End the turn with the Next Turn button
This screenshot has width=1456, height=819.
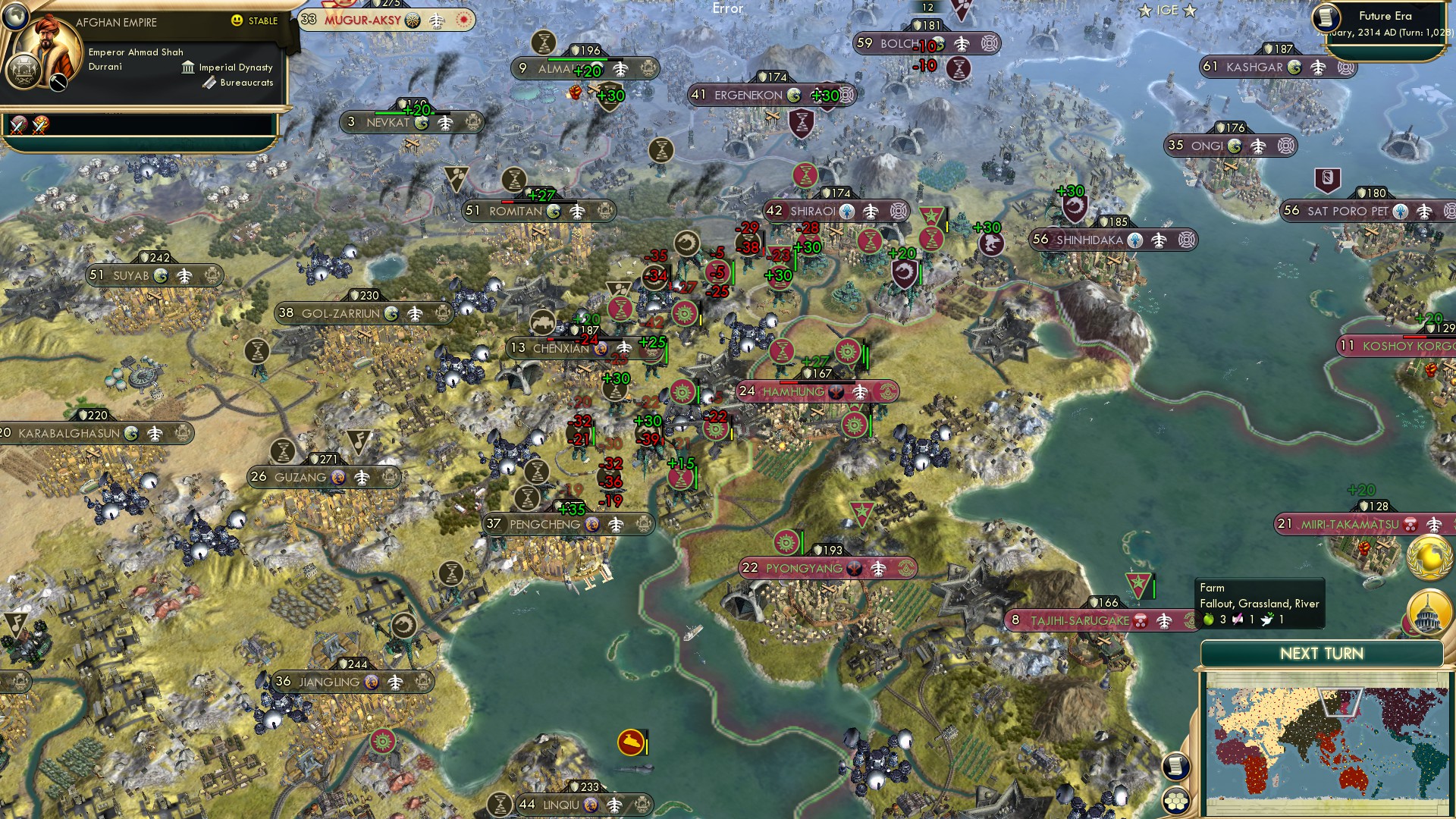coord(1321,654)
